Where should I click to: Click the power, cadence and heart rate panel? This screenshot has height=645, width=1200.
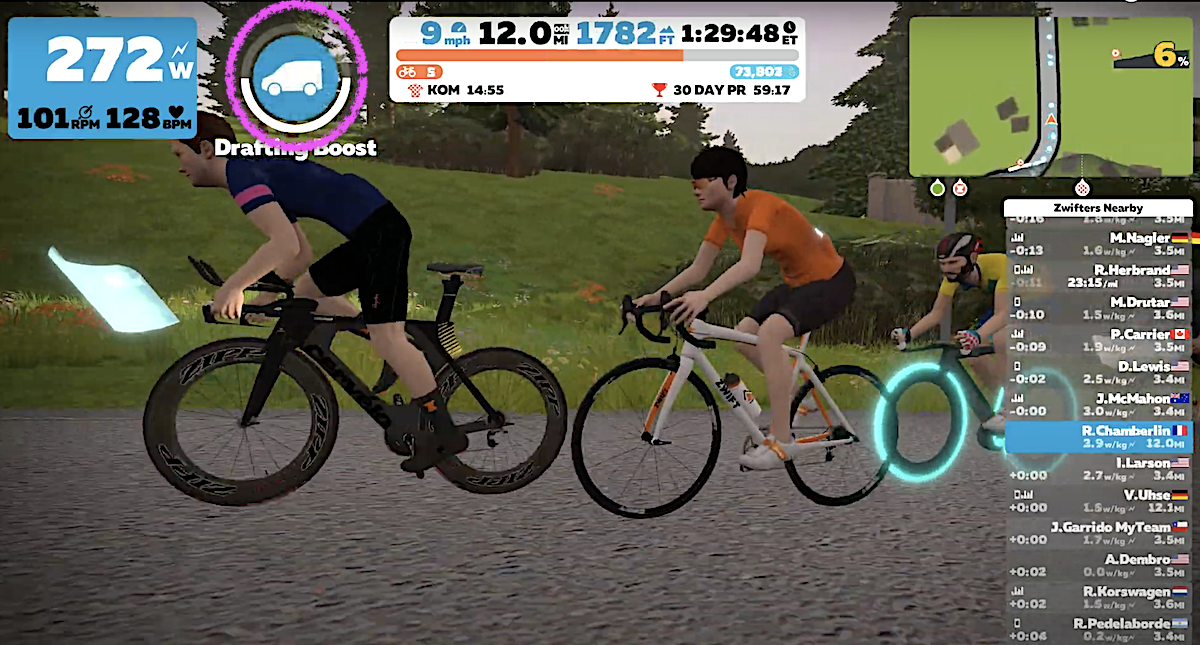point(102,78)
